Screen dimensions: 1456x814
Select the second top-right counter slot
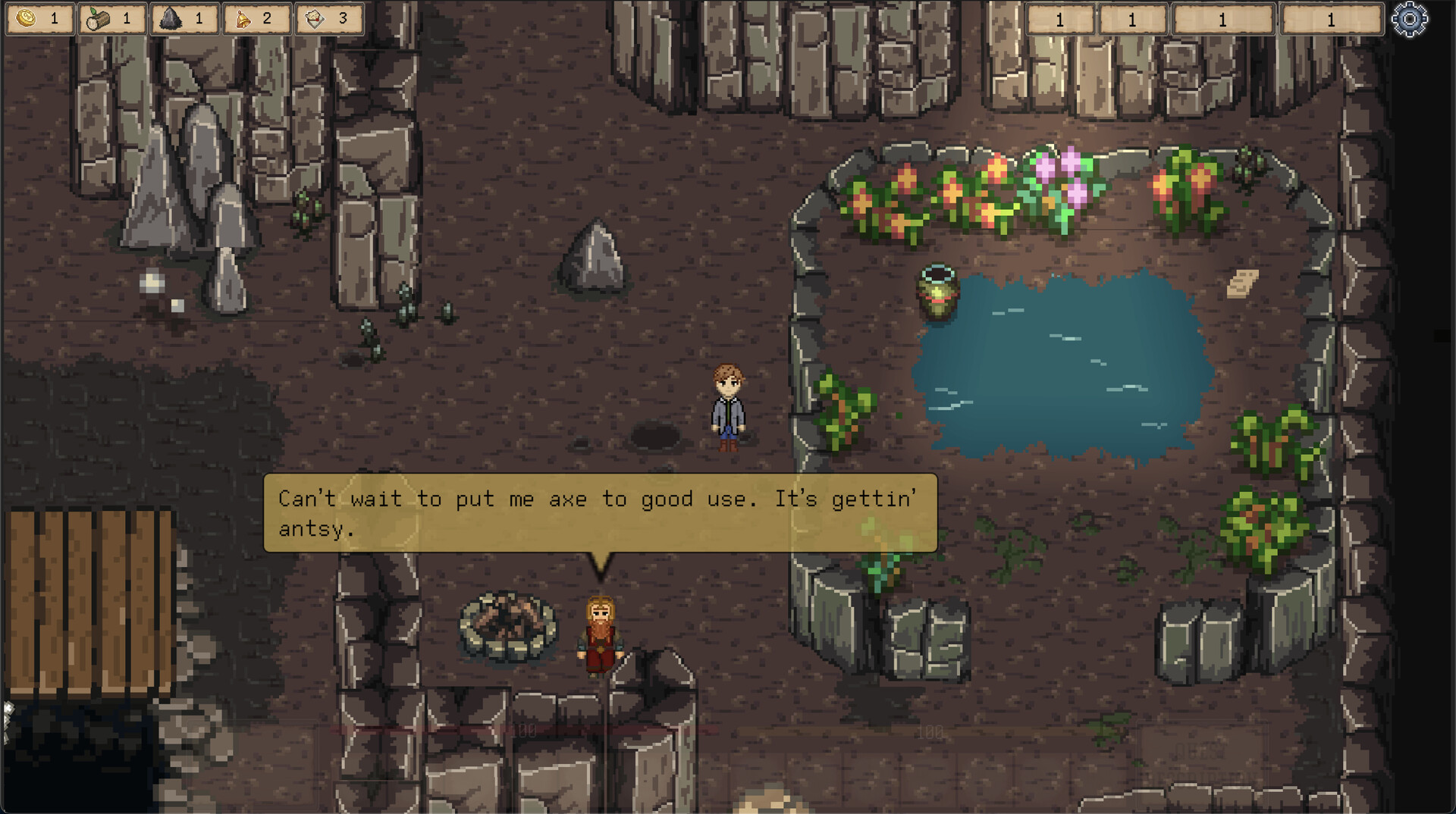point(1134,20)
